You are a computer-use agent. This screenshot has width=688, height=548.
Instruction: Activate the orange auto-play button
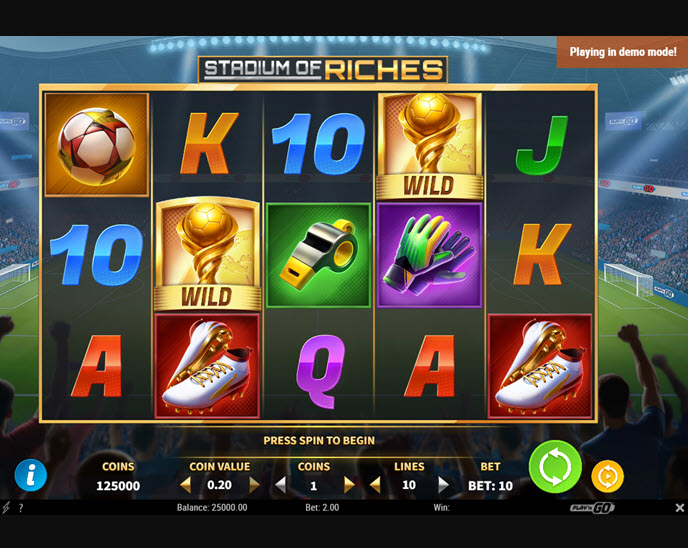click(607, 476)
